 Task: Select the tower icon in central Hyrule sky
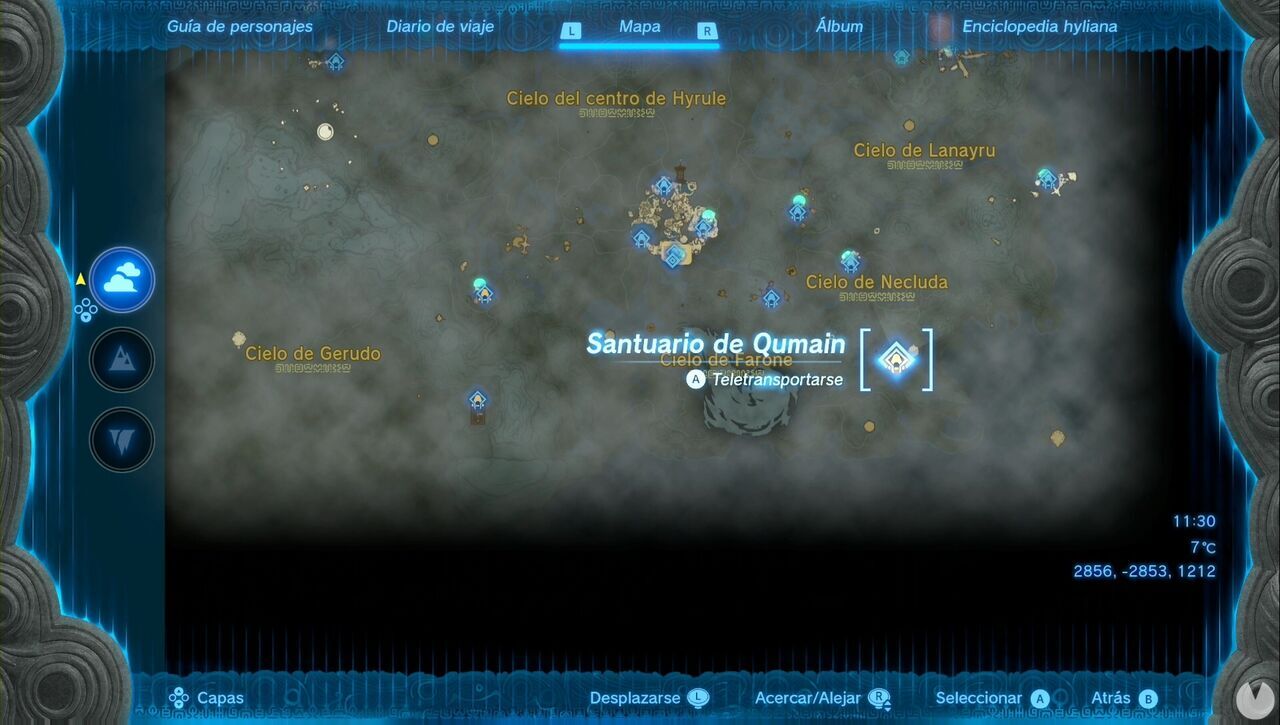(678, 172)
